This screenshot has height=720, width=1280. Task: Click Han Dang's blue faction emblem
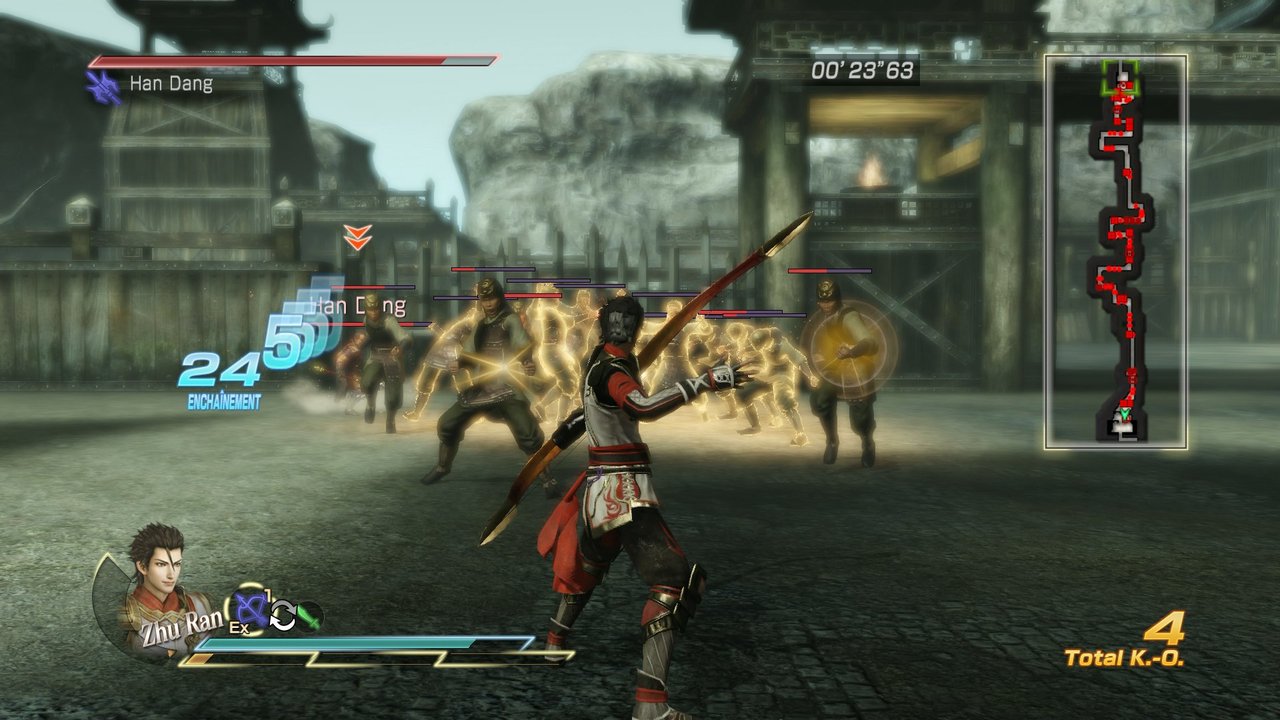pos(104,87)
